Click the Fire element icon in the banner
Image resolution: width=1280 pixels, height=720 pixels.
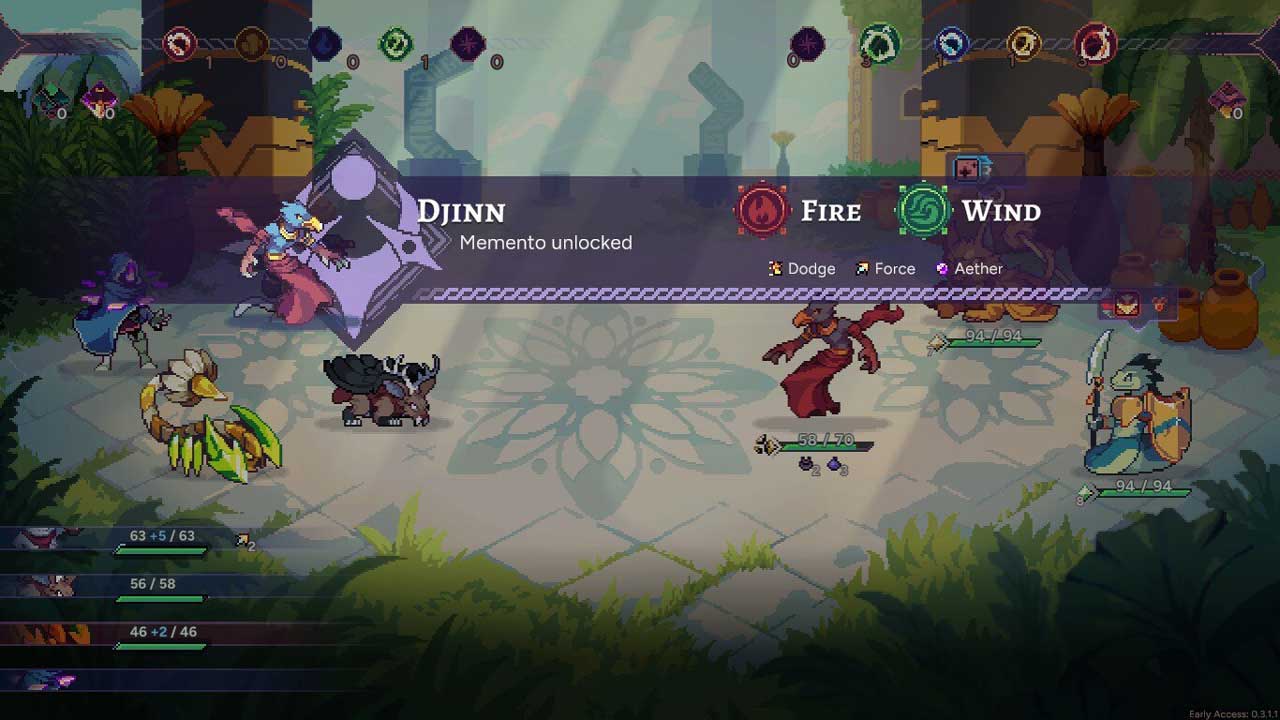point(763,211)
